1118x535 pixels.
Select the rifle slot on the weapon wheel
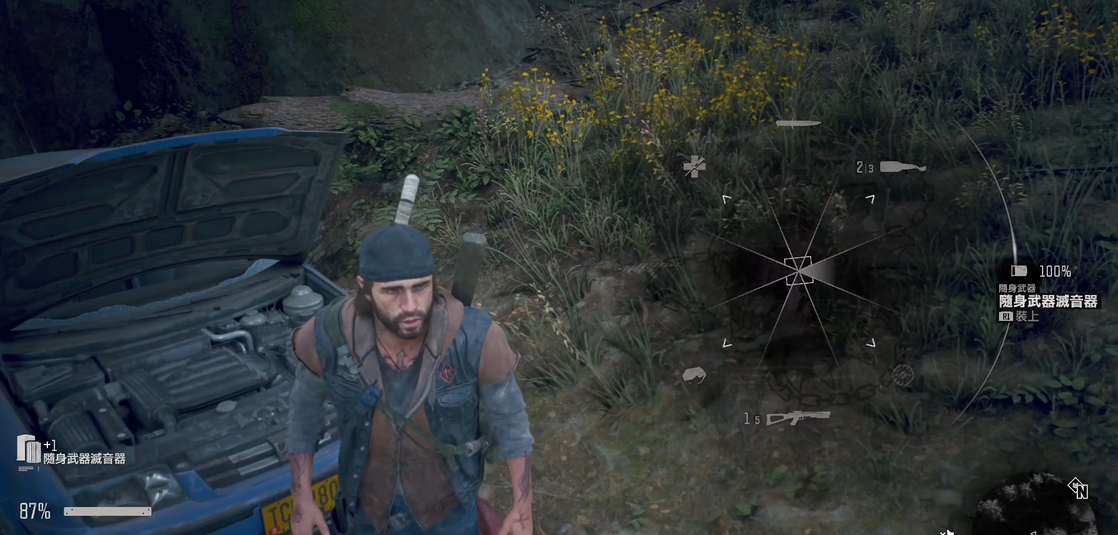[x=798, y=418]
